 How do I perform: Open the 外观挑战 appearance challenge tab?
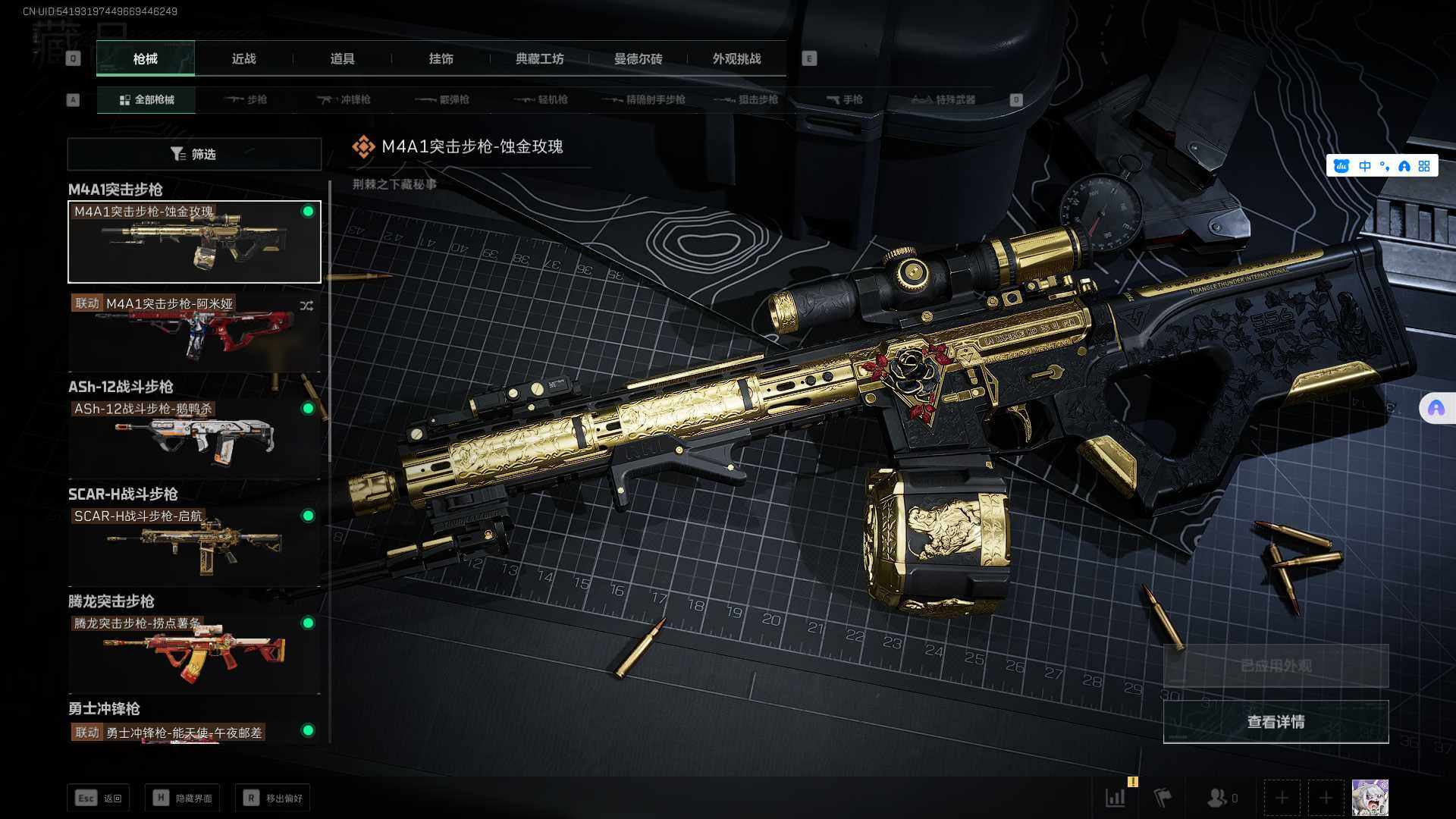point(736,58)
